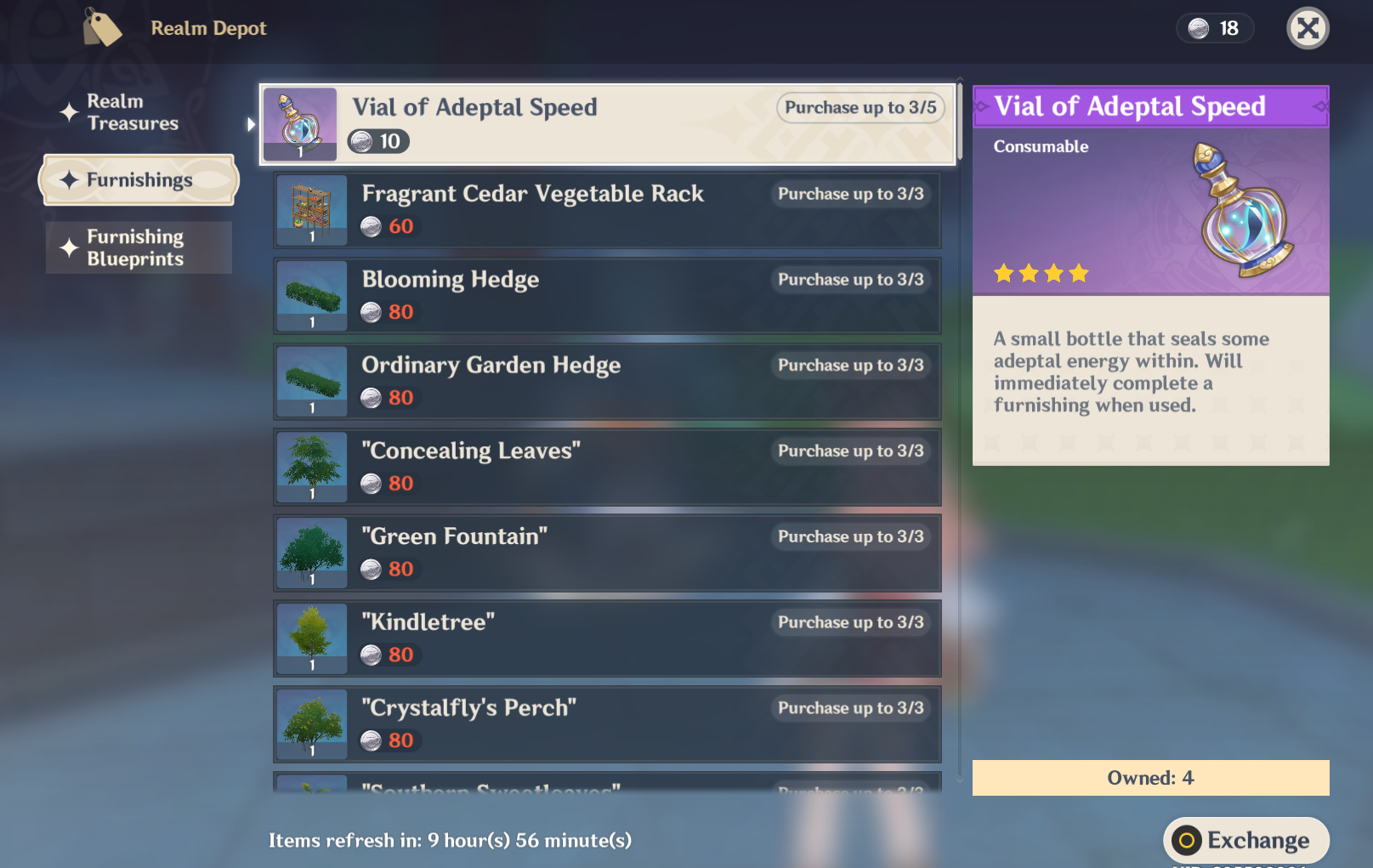Select the Furnishings category
The image size is (1373, 868).
tap(139, 179)
